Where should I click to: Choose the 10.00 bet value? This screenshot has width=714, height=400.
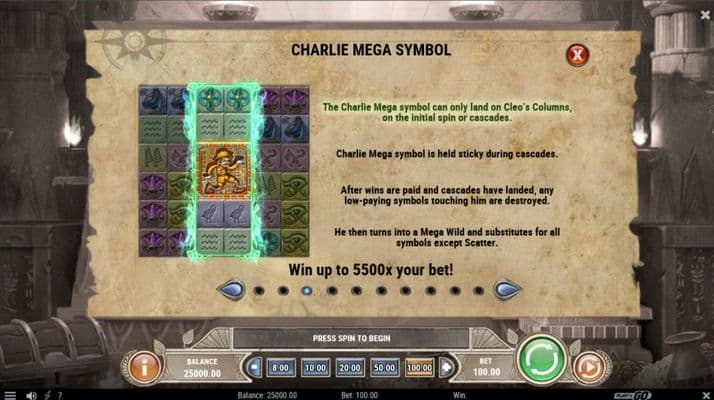316,368
